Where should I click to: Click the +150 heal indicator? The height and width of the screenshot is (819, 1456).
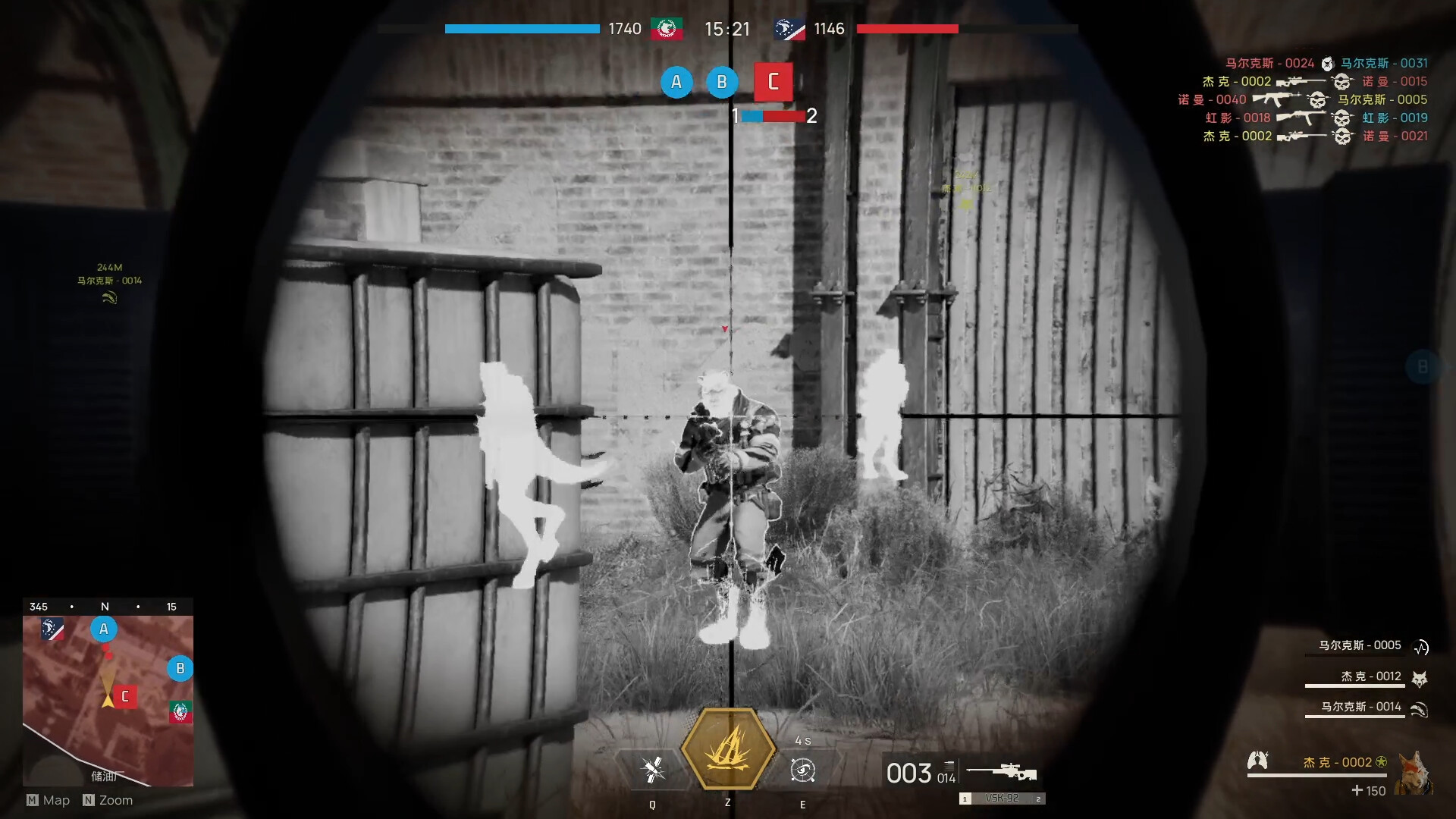click(1370, 791)
